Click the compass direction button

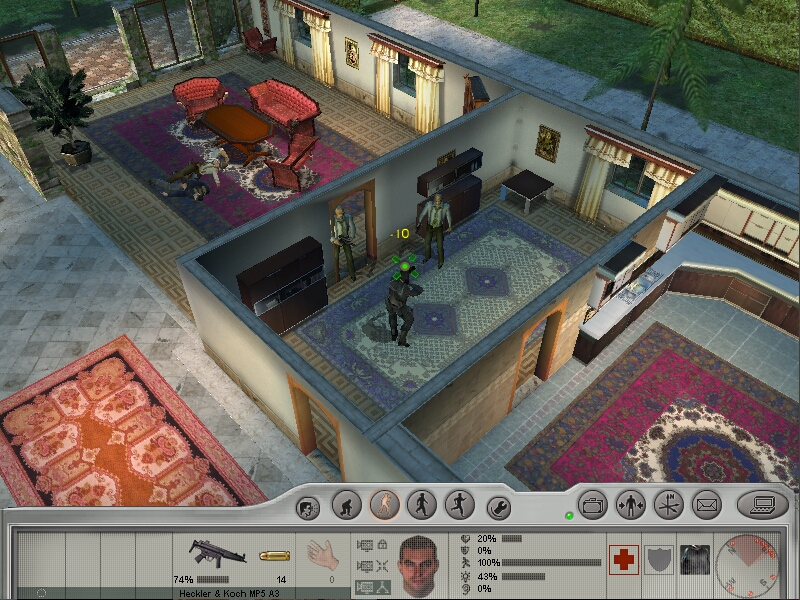tap(668, 505)
